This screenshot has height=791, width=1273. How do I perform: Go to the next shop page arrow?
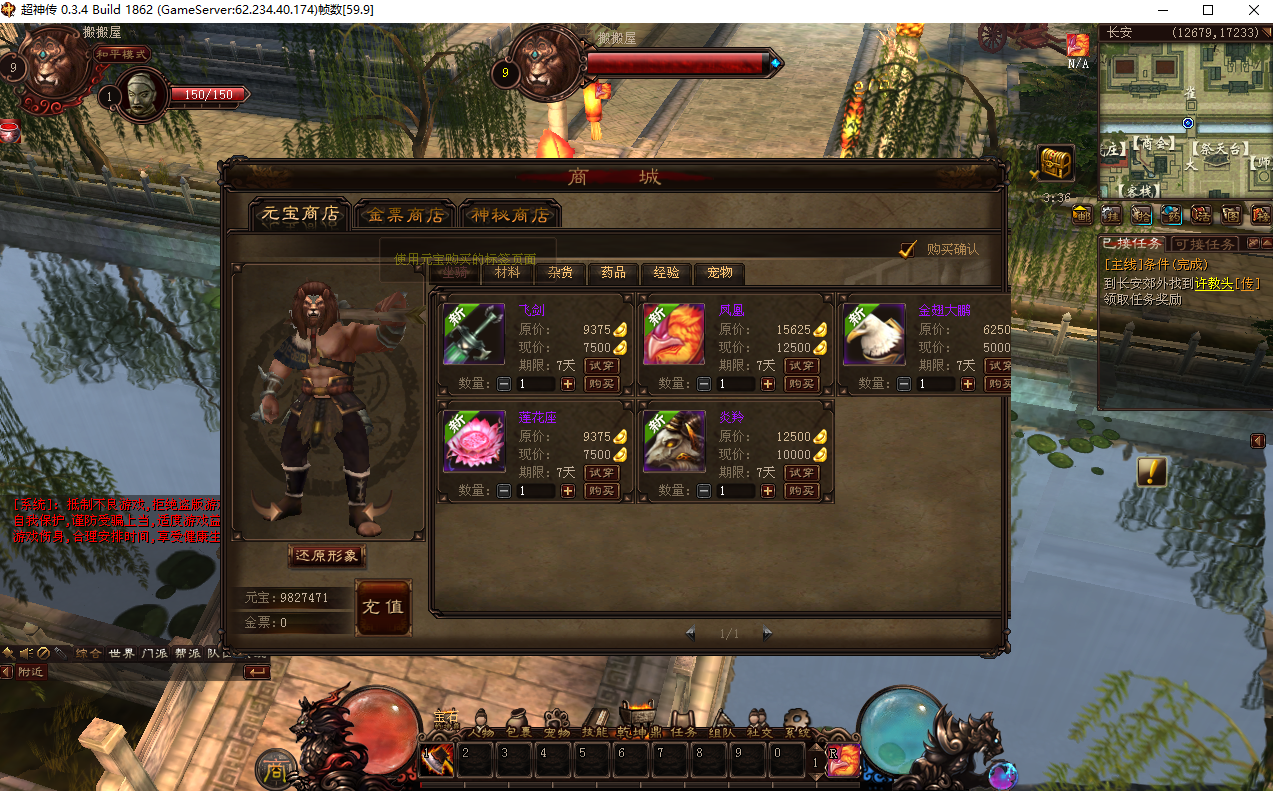[767, 633]
